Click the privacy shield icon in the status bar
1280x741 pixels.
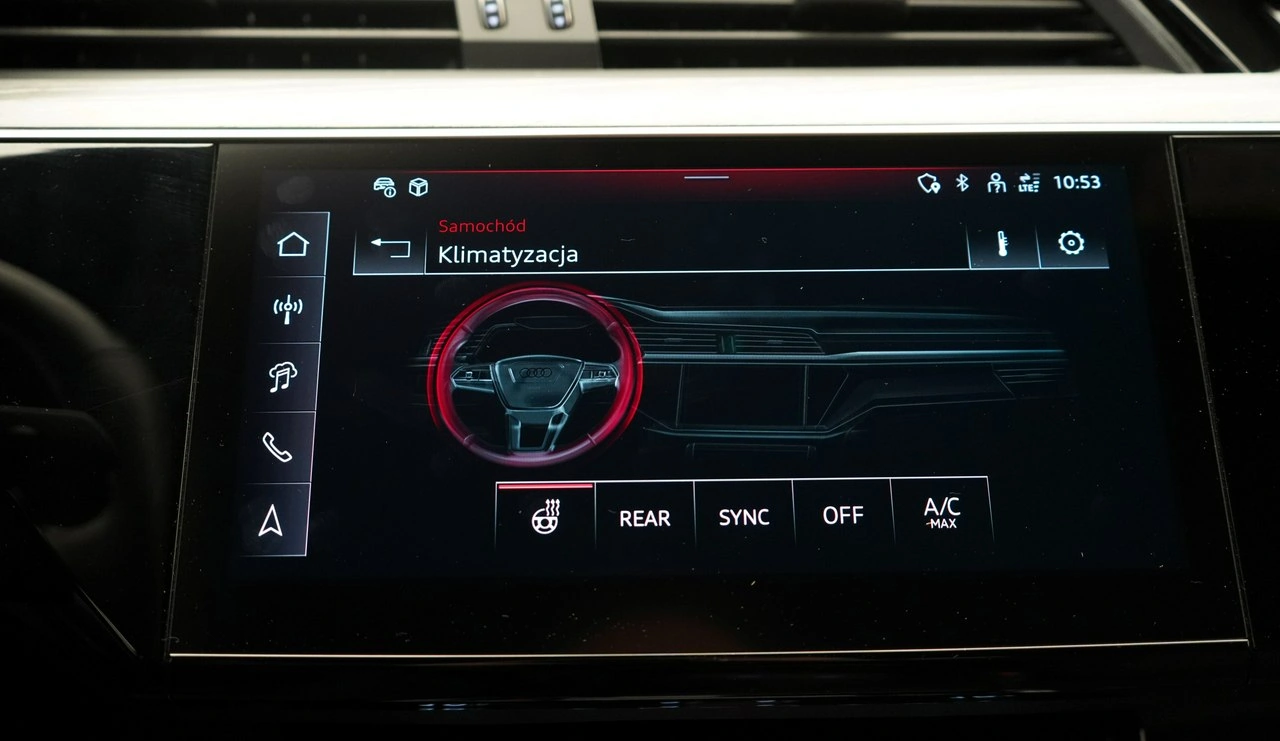927,183
